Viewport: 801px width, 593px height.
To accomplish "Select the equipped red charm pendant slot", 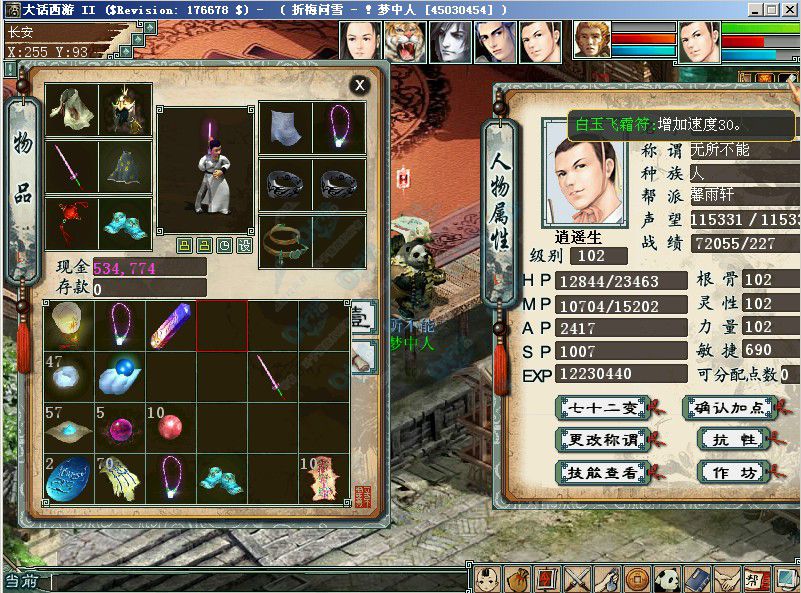I will pos(72,223).
